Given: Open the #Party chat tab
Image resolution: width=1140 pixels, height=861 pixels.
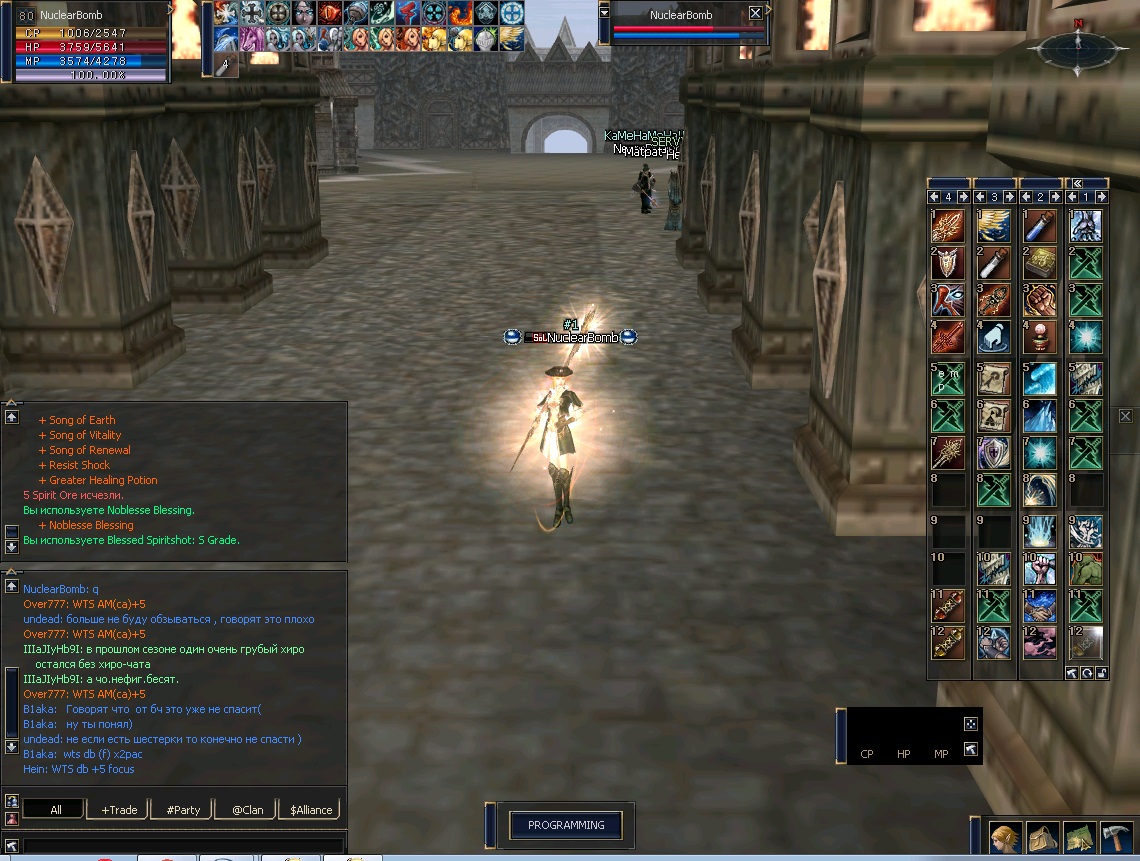Looking at the screenshot, I should pos(183,810).
